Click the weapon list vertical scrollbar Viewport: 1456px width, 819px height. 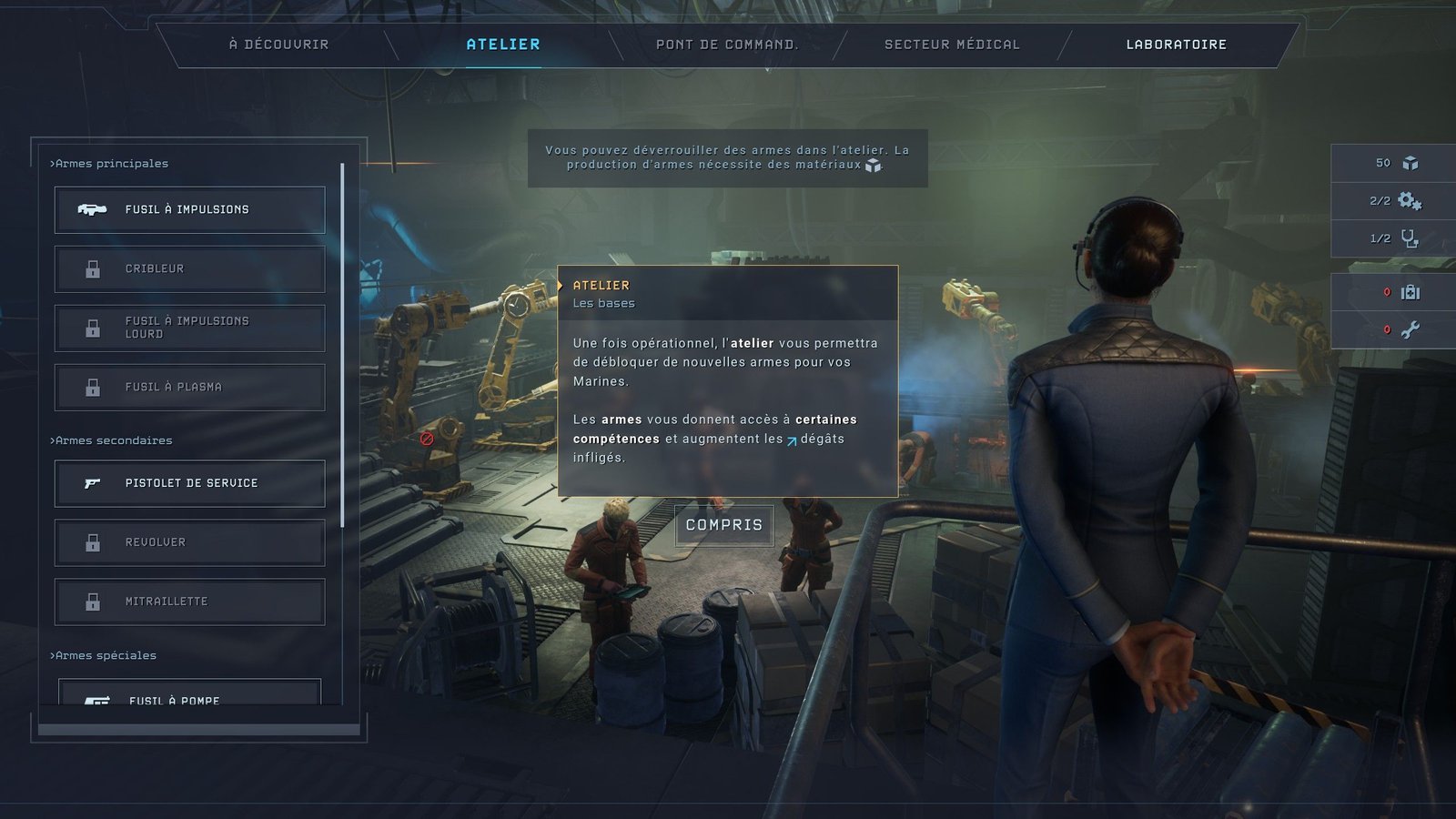point(342,346)
